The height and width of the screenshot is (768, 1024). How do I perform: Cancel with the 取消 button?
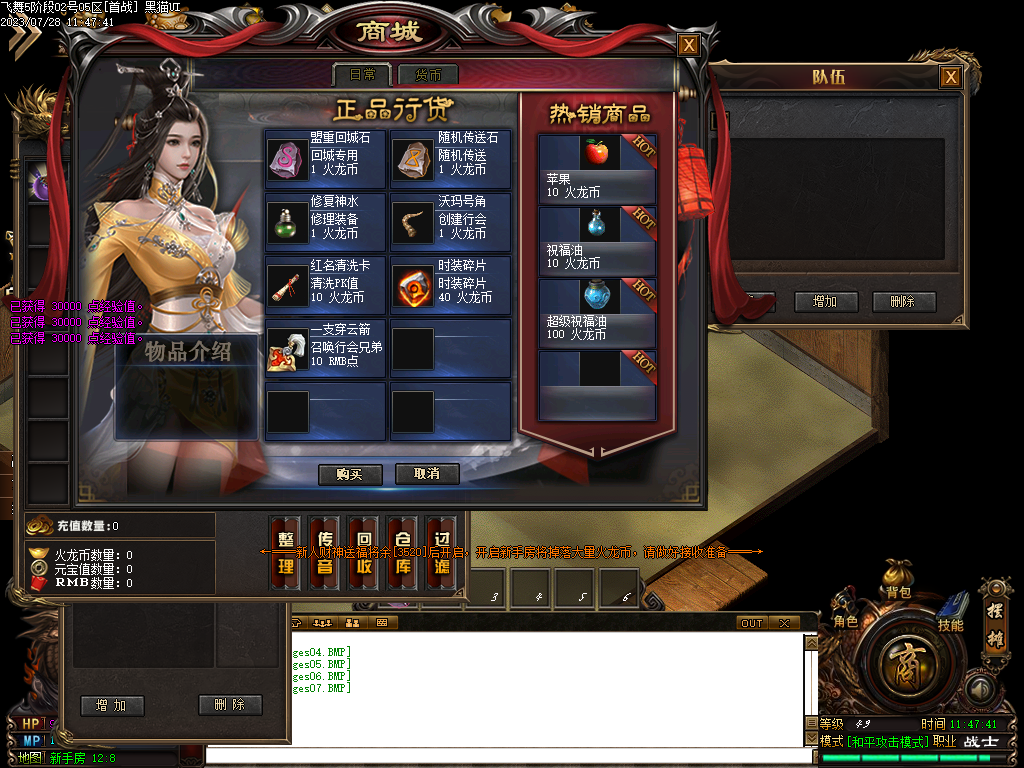pos(427,474)
